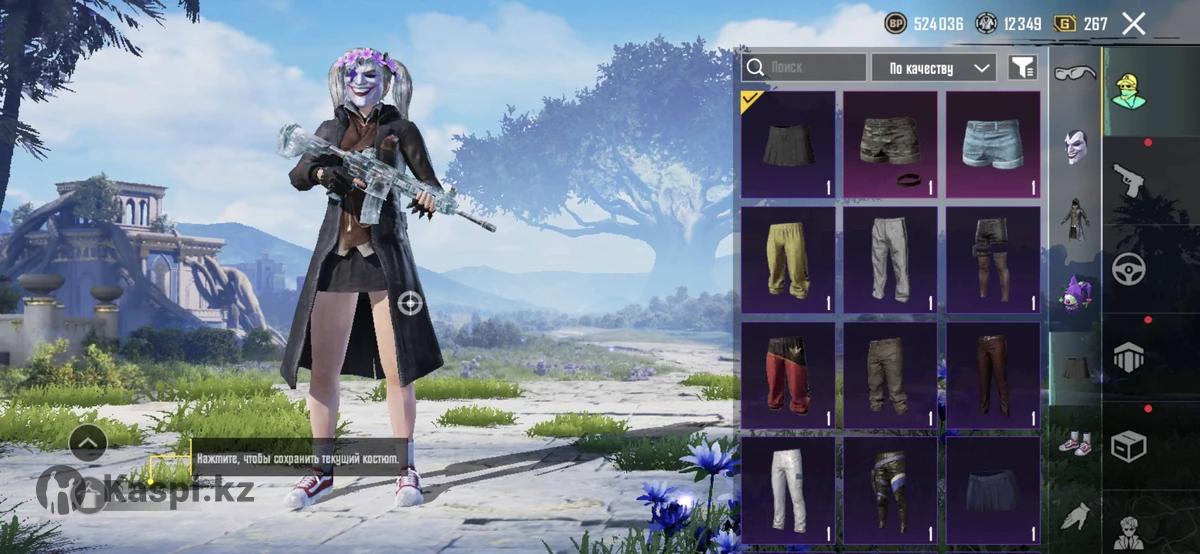Choose the camo shorts item
The width and height of the screenshot is (1200, 554).
pyautogui.click(x=890, y=145)
